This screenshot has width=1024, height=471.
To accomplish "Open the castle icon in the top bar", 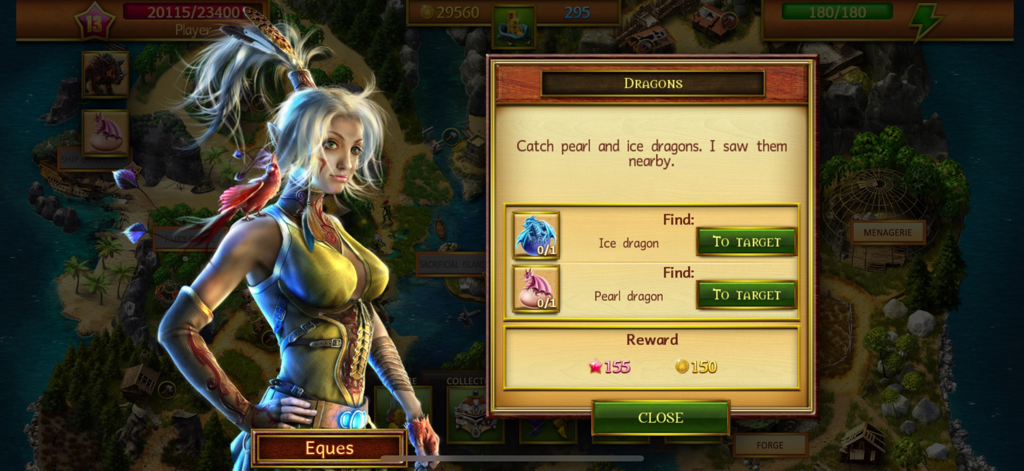I will (514, 25).
